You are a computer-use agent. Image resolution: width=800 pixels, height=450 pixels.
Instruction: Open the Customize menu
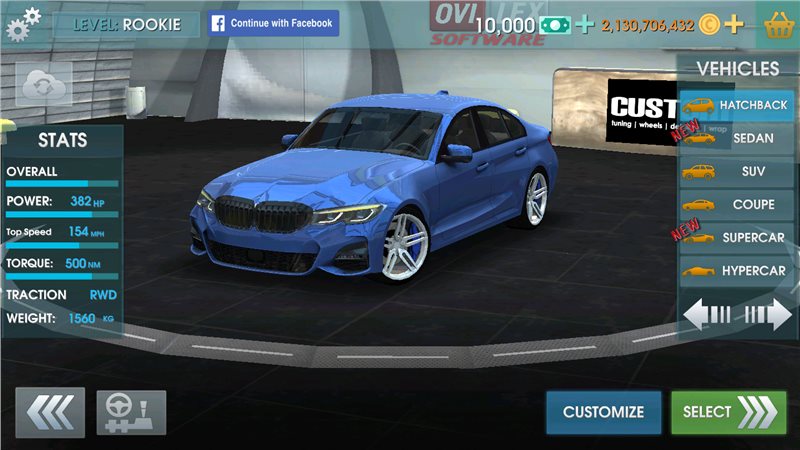click(603, 412)
